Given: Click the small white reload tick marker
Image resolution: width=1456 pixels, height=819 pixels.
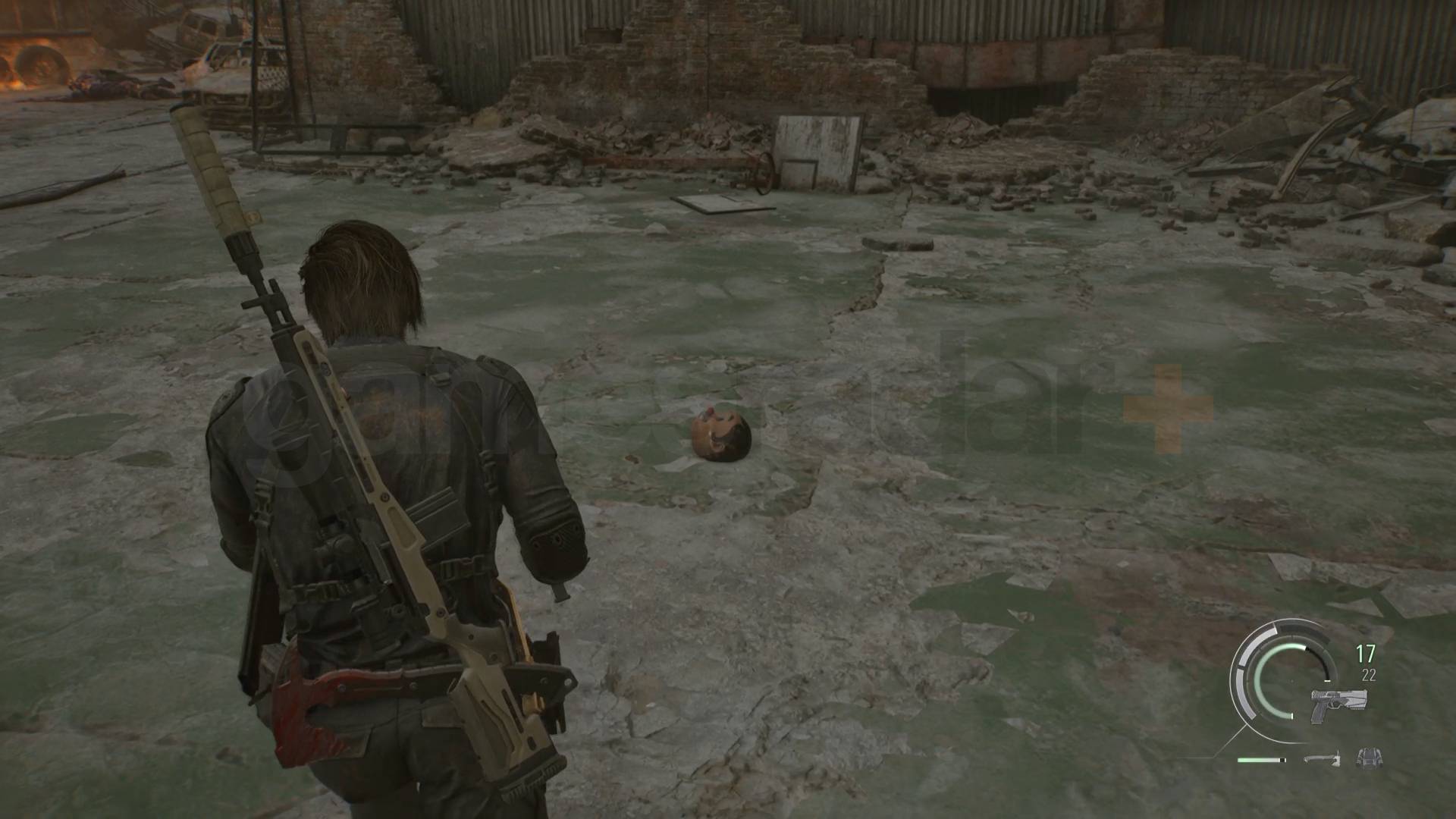Looking at the screenshot, I should tap(1327, 680).
